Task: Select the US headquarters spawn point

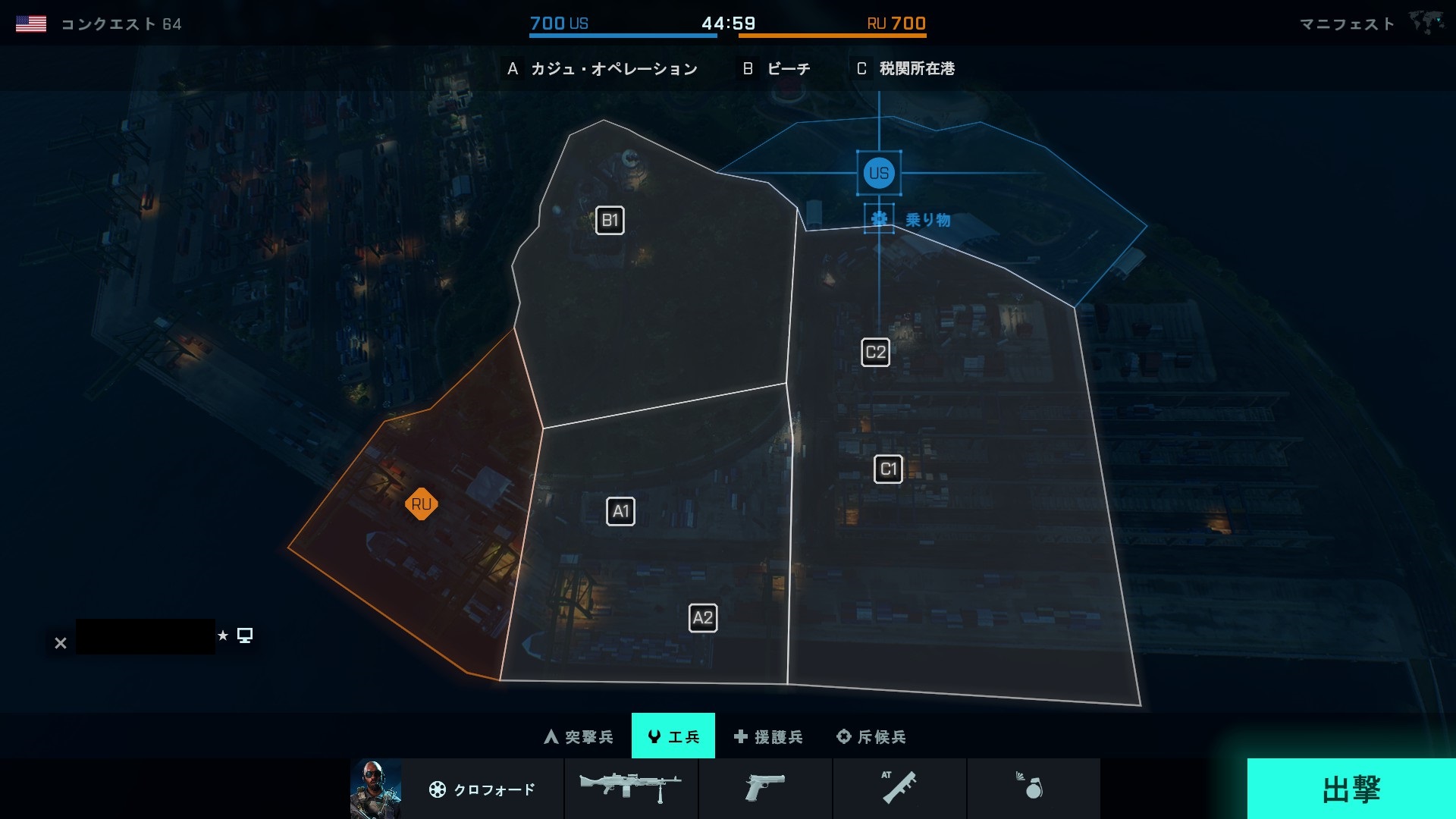Action: pyautogui.click(x=879, y=173)
